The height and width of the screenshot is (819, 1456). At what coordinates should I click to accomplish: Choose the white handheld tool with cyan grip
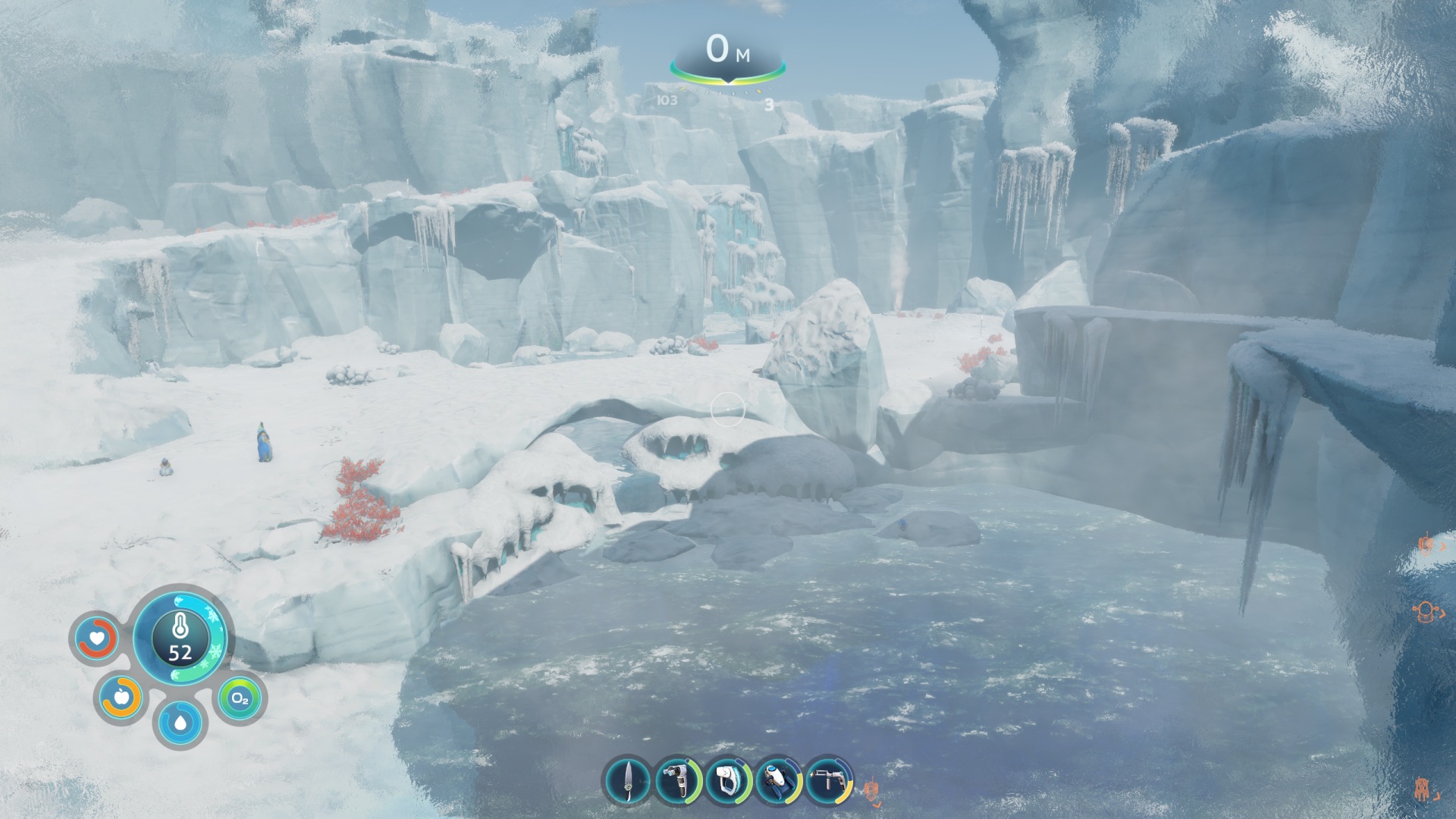coord(729,780)
